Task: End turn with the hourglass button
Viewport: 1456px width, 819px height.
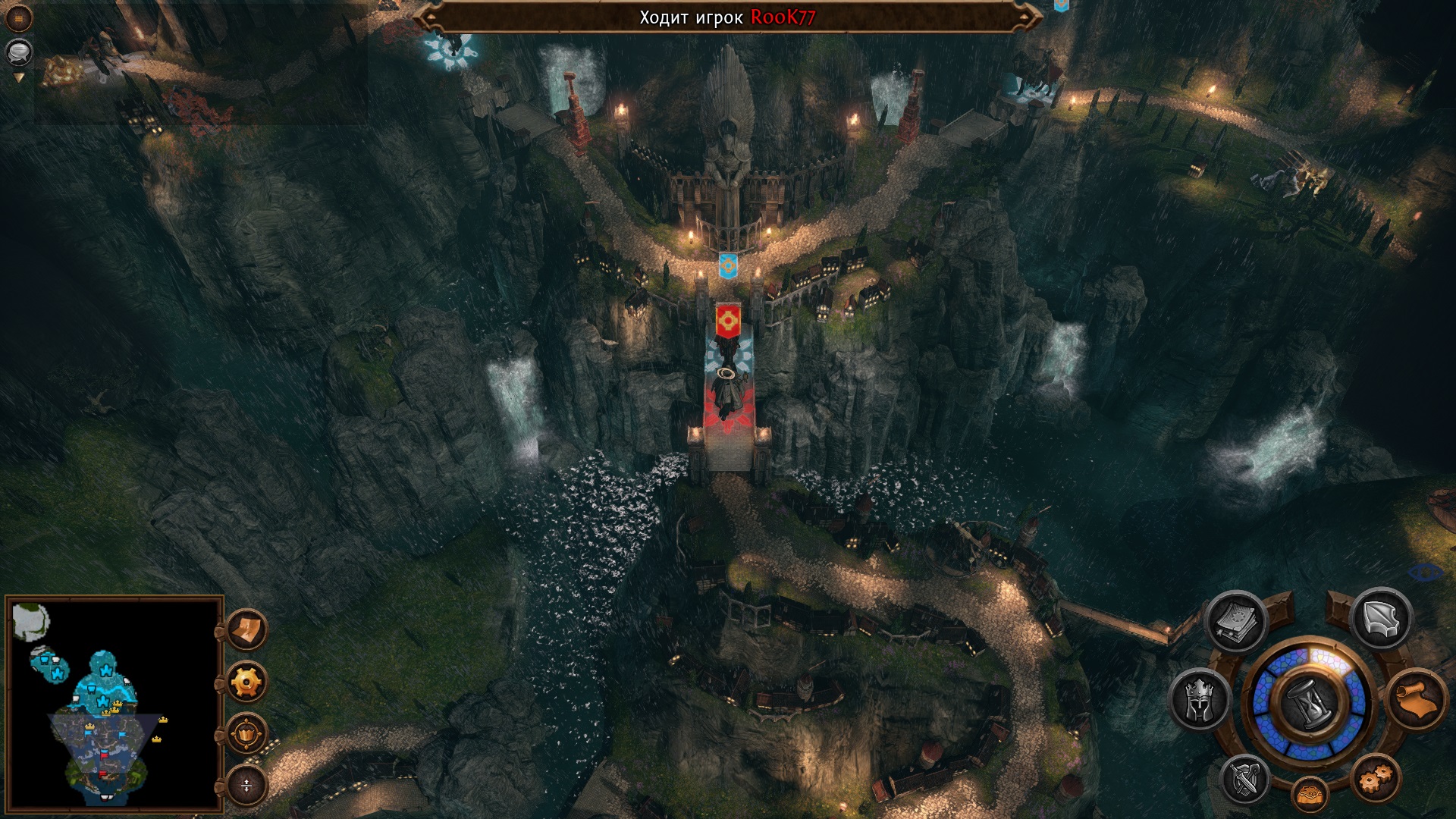Action: 1310,701
